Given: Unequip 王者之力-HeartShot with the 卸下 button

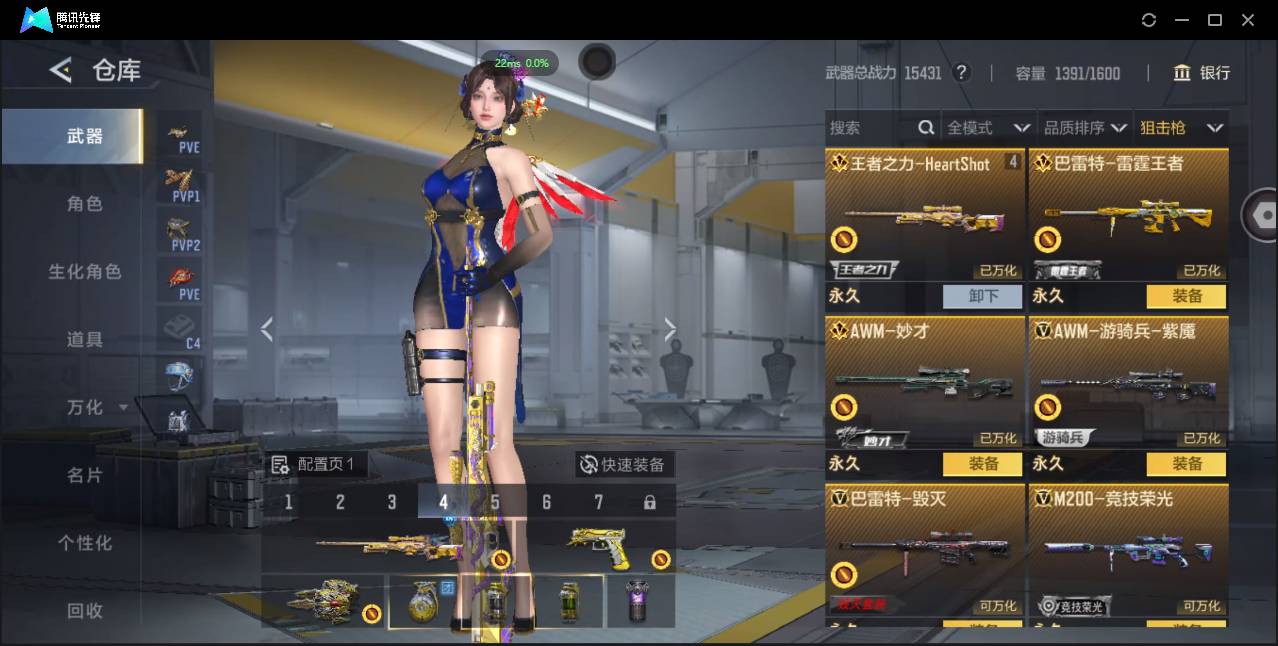Looking at the screenshot, I should click(x=982, y=296).
